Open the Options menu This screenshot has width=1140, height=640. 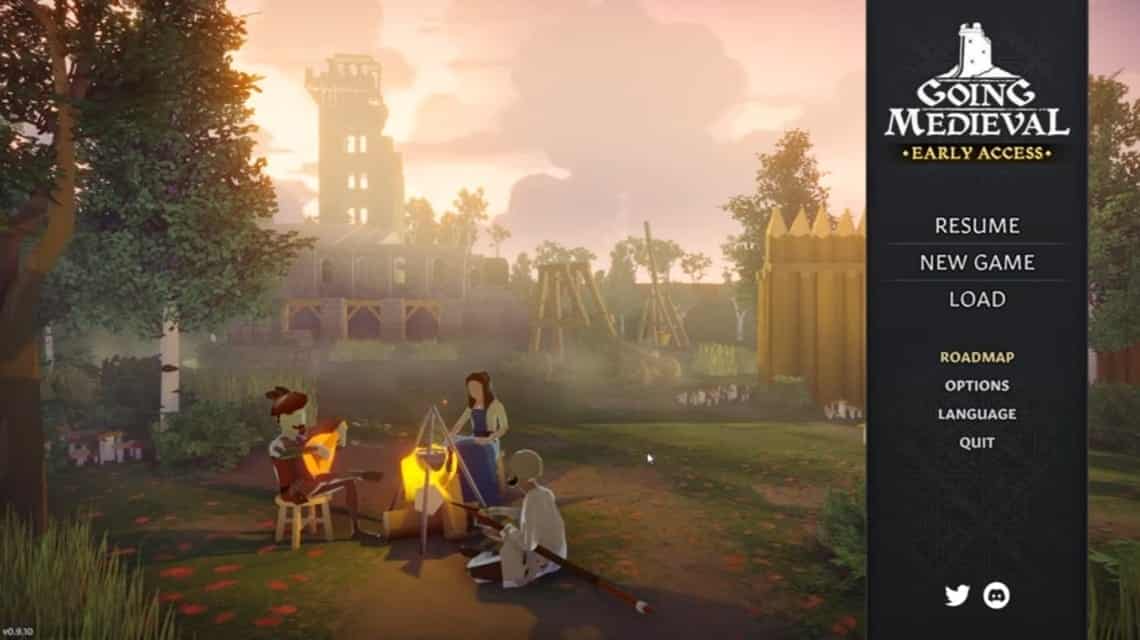977,385
